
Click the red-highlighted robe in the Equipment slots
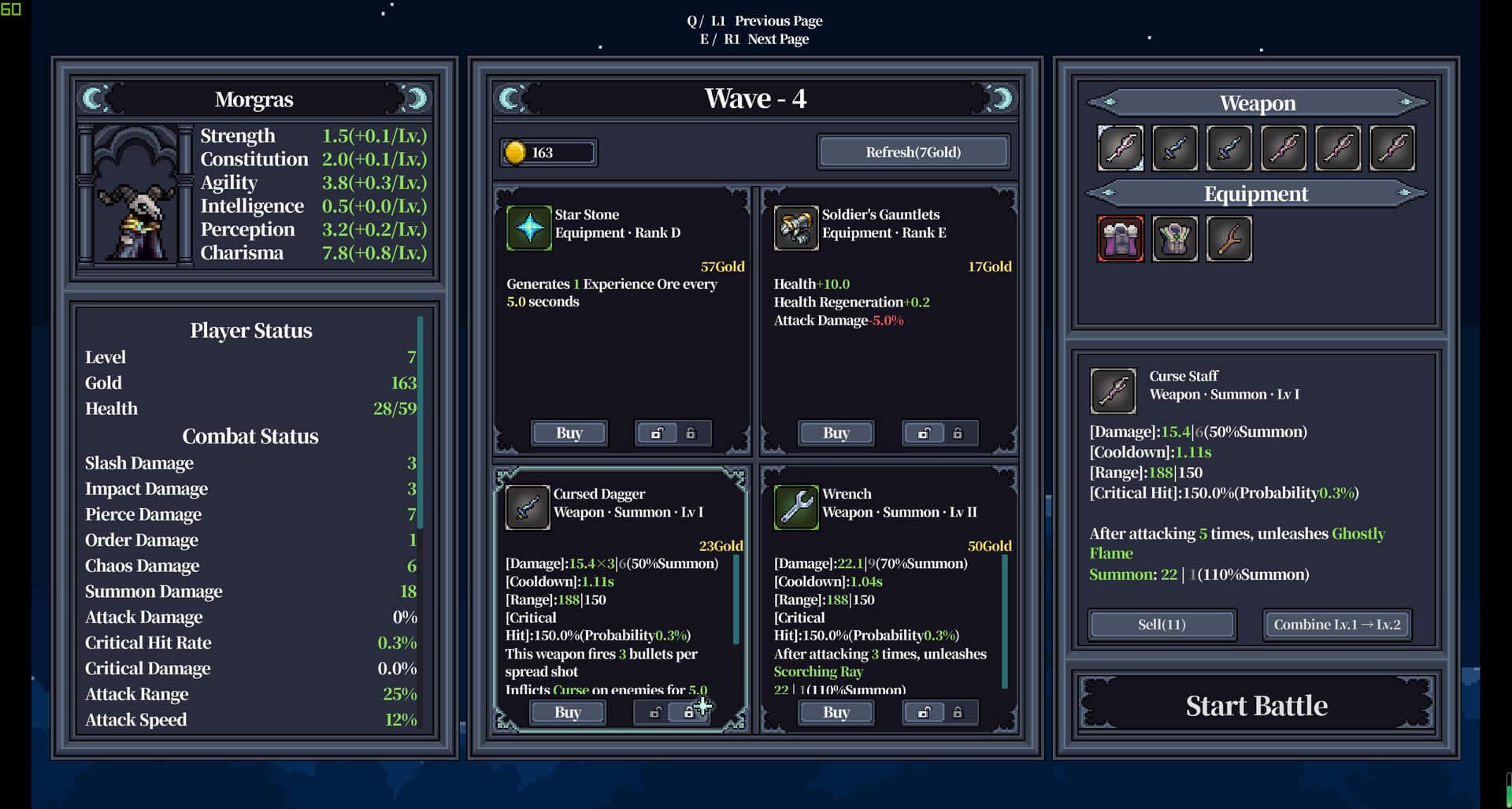click(x=1121, y=239)
